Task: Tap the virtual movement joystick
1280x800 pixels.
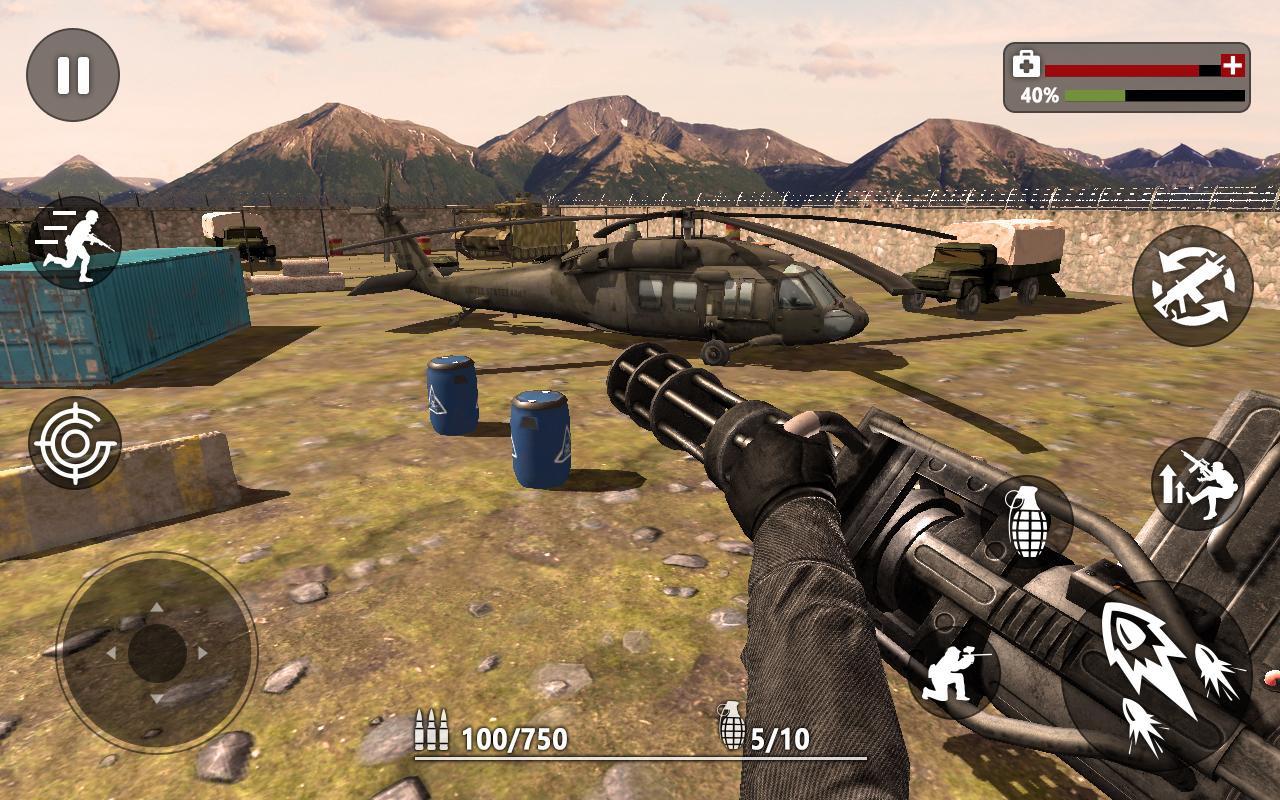Action: (x=157, y=653)
